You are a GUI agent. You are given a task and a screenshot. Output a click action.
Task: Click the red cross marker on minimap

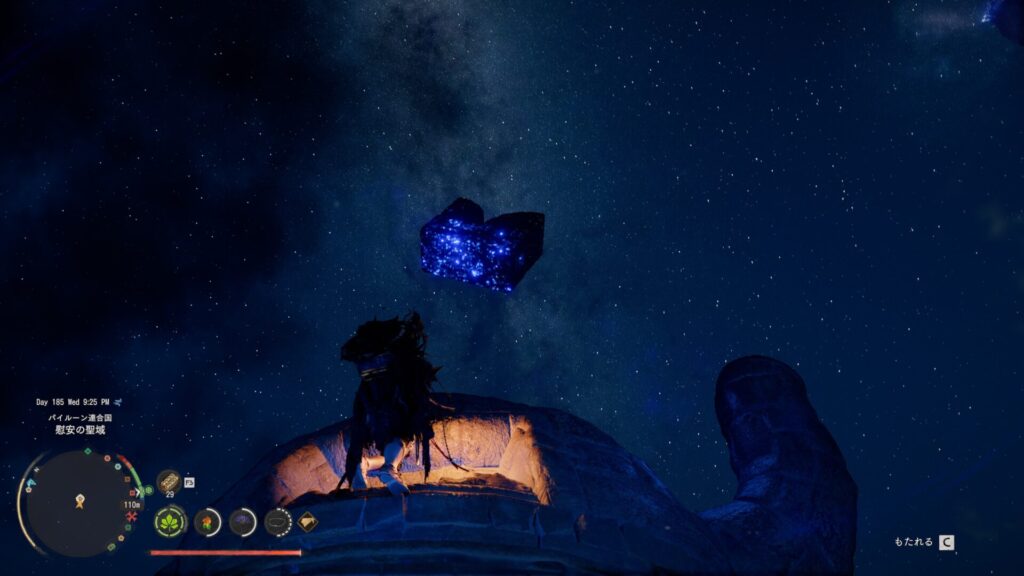click(131, 516)
